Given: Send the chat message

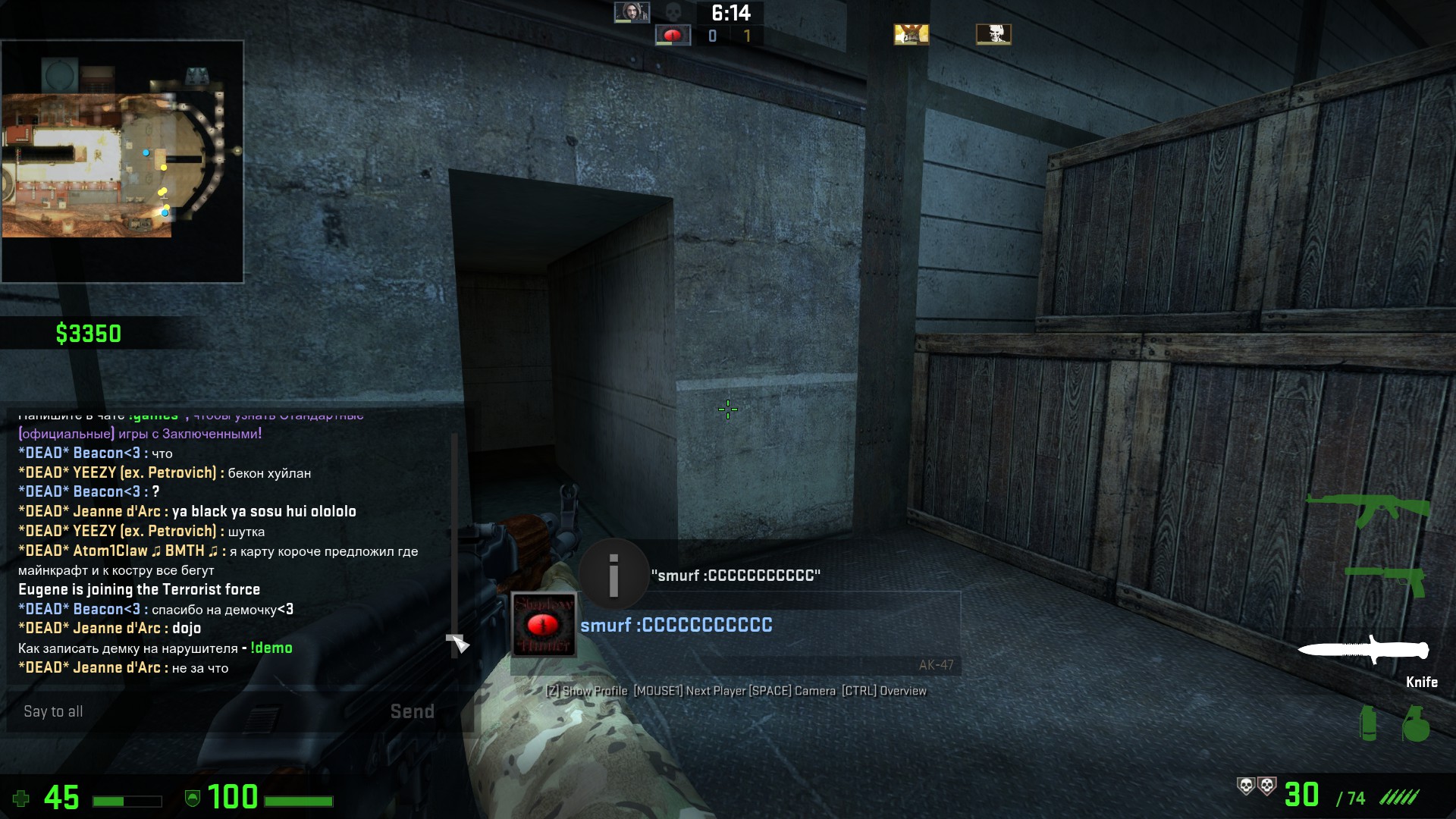Looking at the screenshot, I should pyautogui.click(x=412, y=711).
